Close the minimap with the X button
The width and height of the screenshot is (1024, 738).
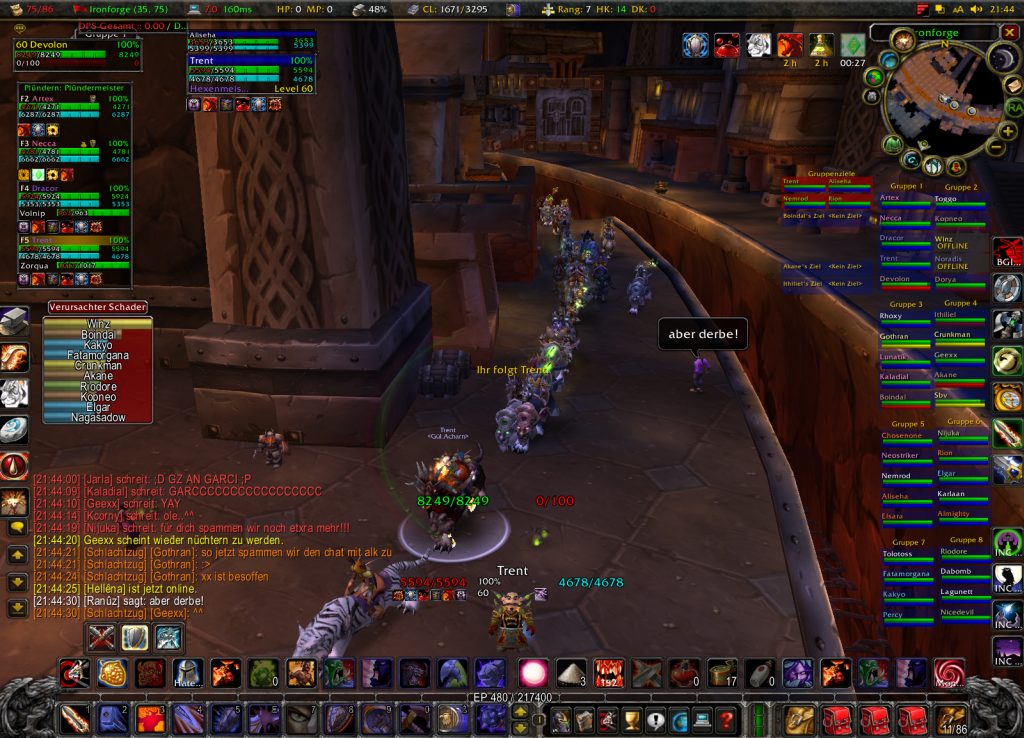click(1008, 33)
